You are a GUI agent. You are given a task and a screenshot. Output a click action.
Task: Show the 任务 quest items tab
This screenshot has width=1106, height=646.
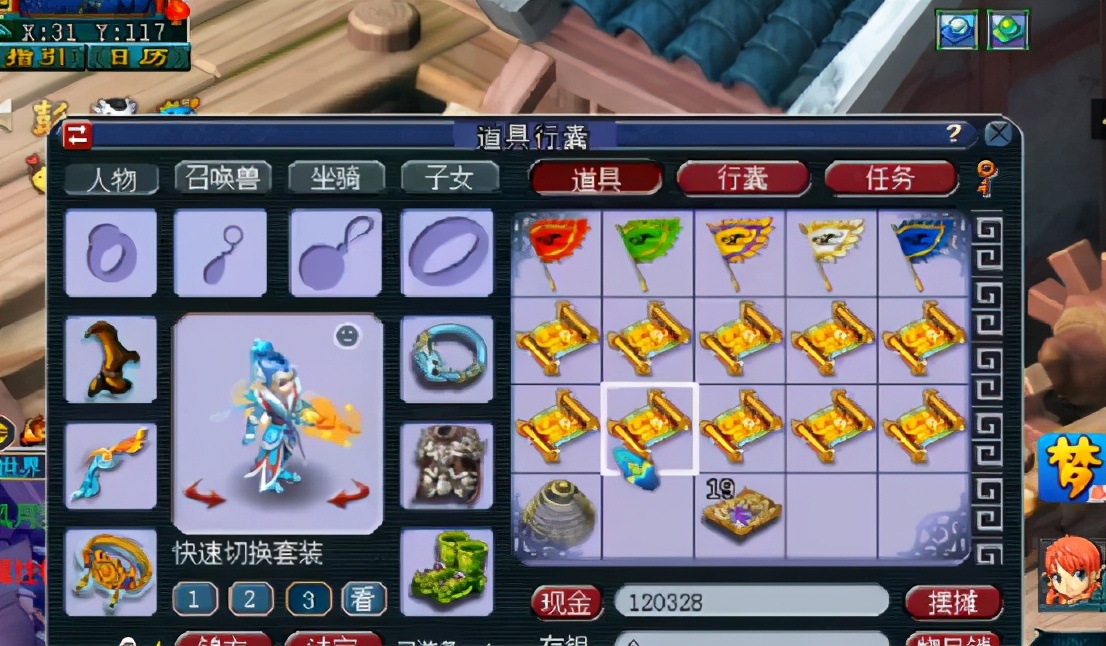click(890, 178)
